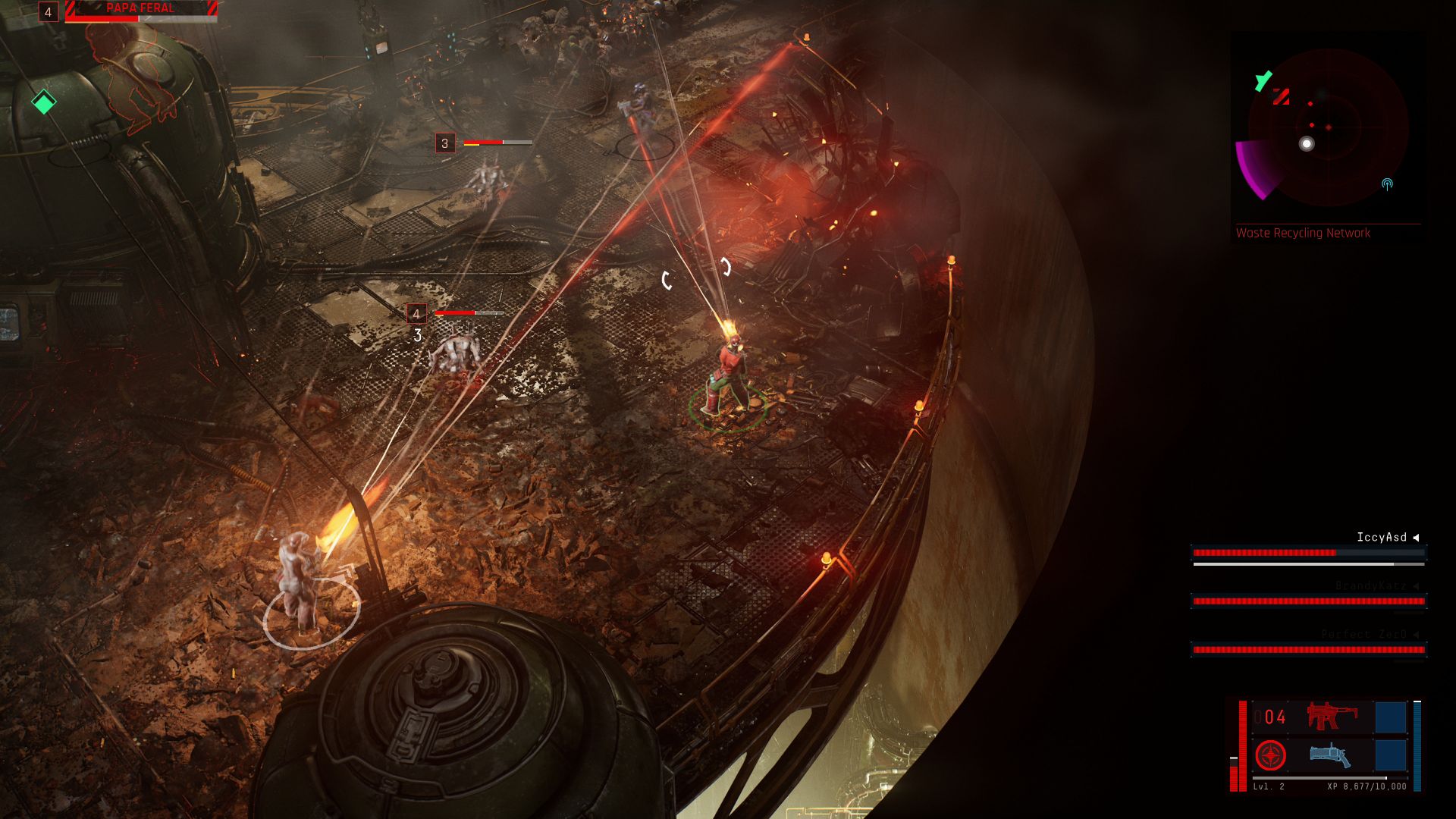Click the blue antenna beacon on minimap
The width and height of the screenshot is (1456, 819).
1387,184
